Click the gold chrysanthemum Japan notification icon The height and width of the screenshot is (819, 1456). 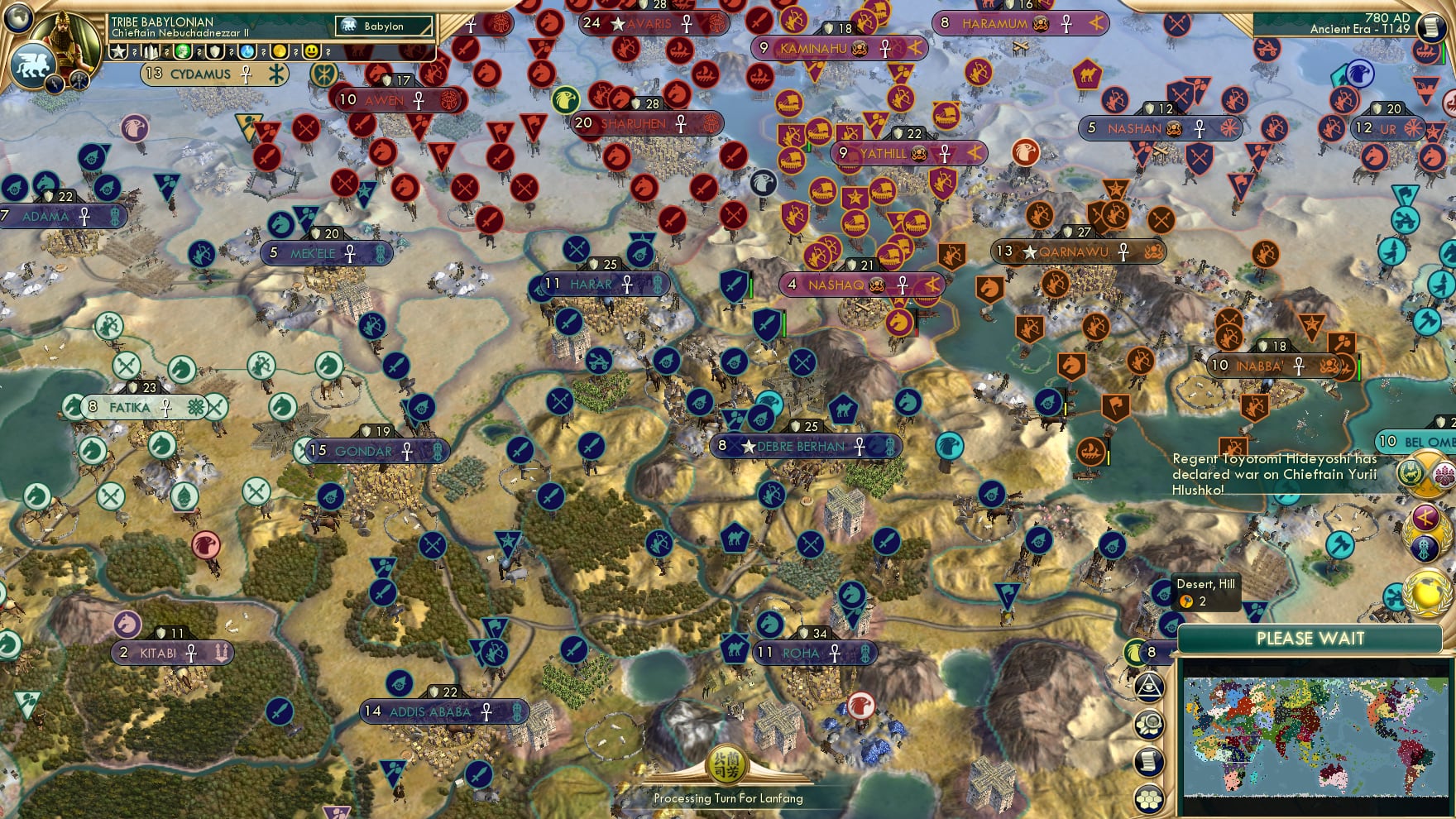click(x=1444, y=473)
